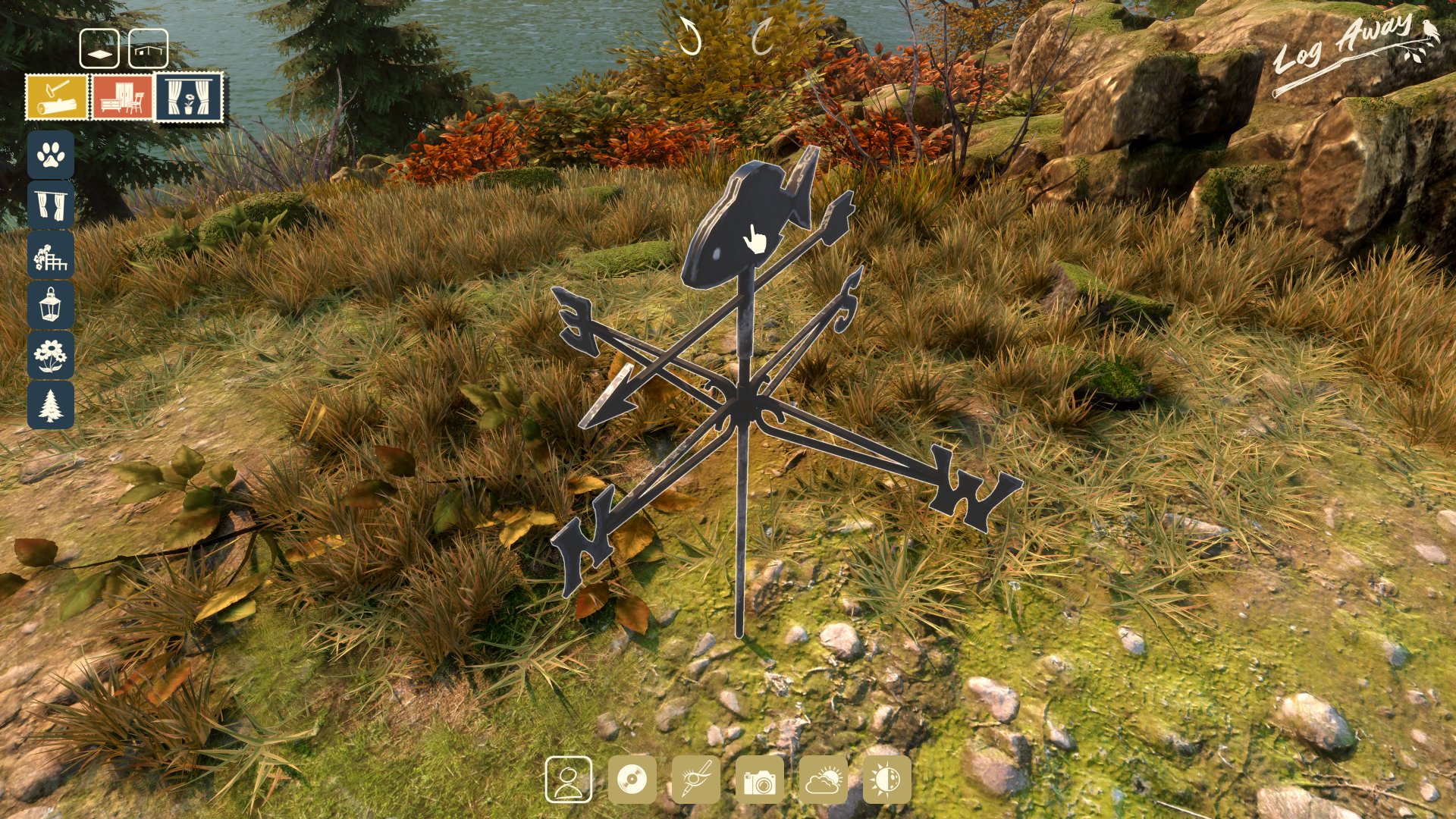The image size is (1456, 819).
Task: Choose the blue curtains and flowerpot category
Action: click(x=189, y=97)
